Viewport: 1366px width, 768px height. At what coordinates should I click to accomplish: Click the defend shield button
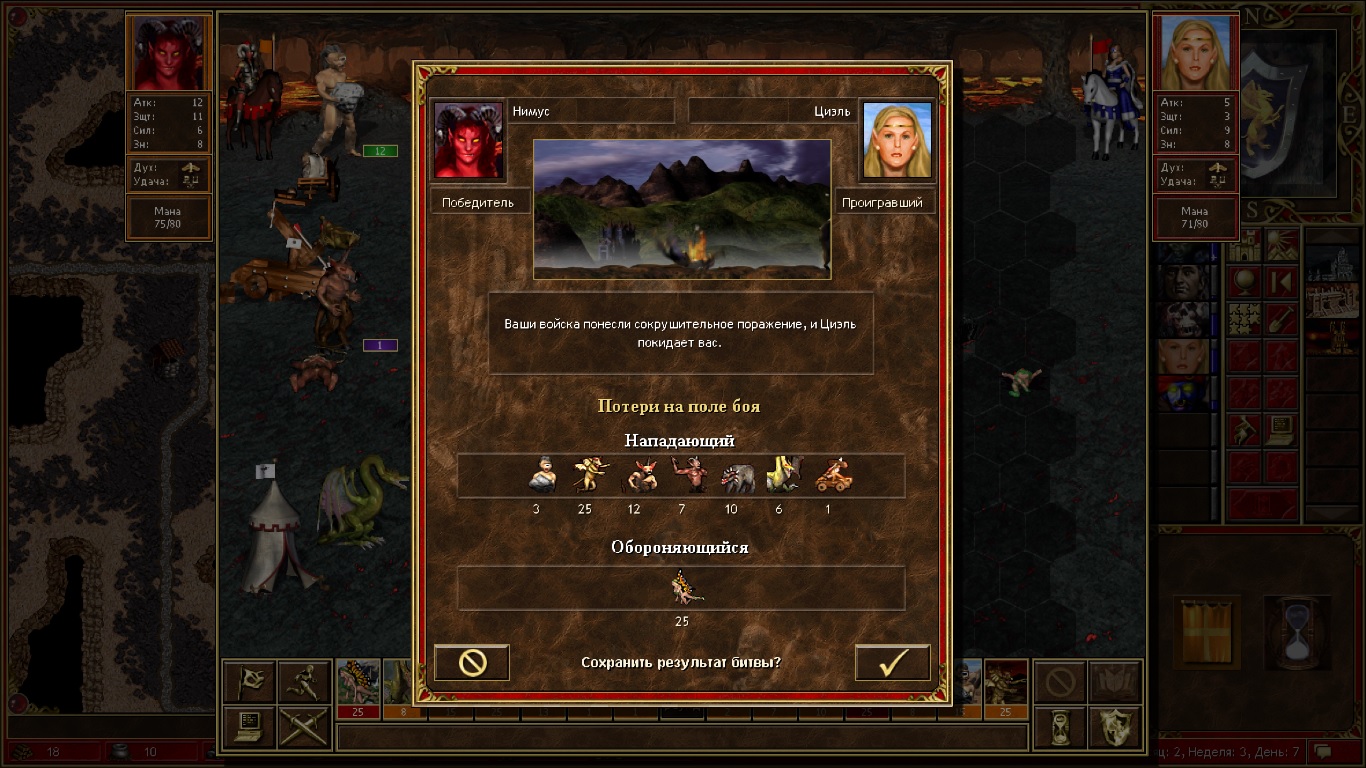tap(1115, 727)
